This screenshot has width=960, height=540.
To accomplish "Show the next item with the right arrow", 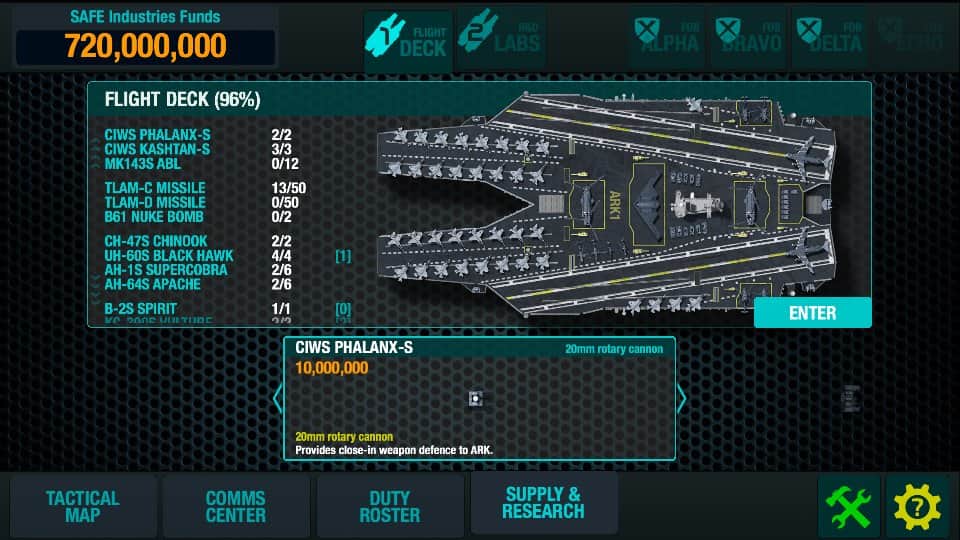I will coord(682,399).
